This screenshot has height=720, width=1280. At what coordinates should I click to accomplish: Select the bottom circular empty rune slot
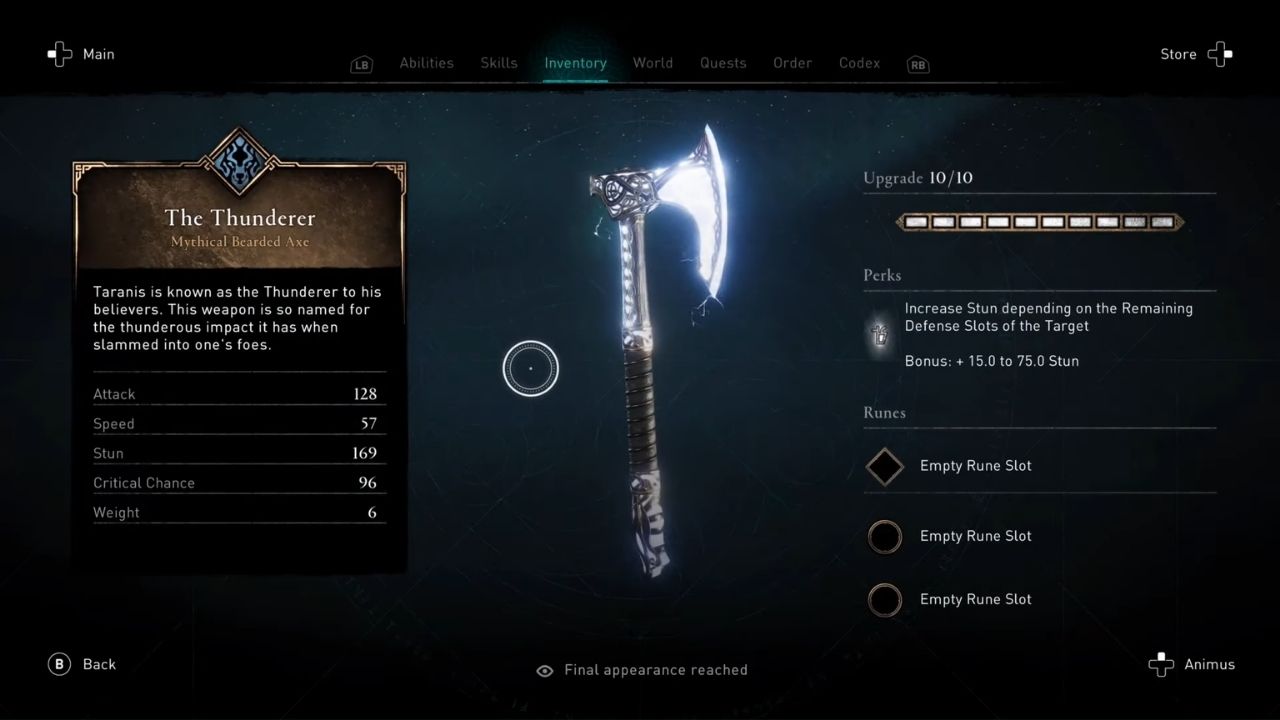click(x=884, y=600)
